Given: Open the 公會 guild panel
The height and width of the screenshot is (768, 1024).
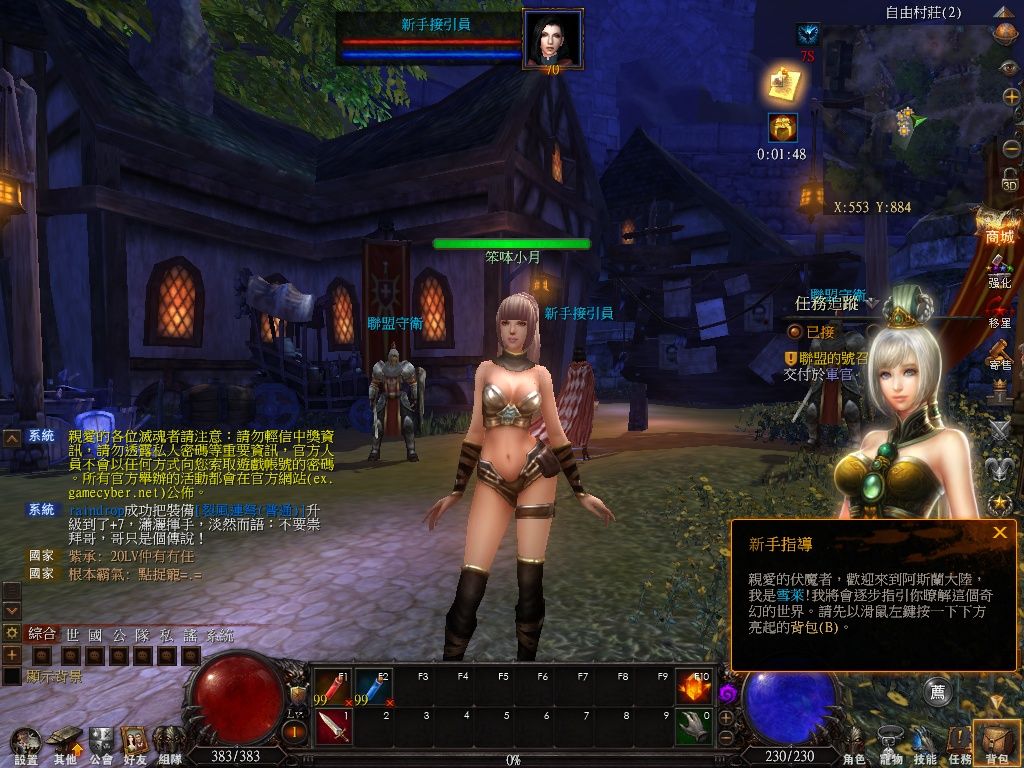Looking at the screenshot, I should [x=101, y=744].
